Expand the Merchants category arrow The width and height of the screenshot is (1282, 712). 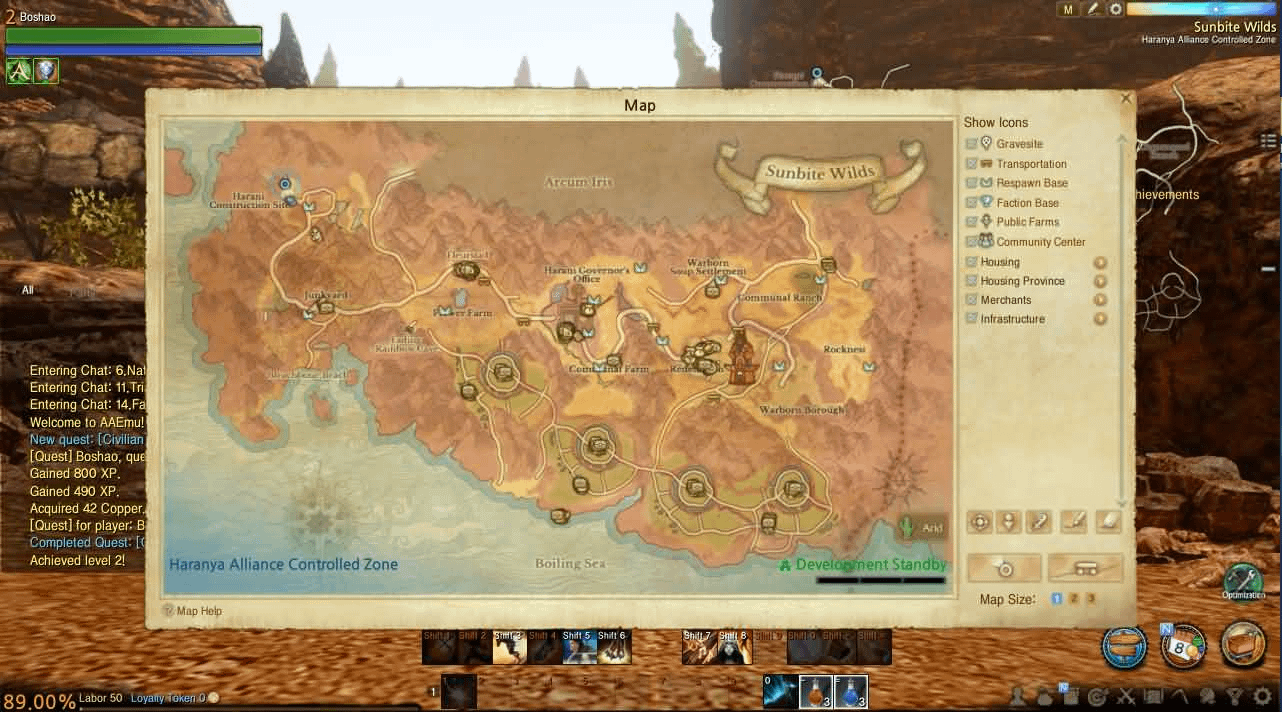pyautogui.click(x=1100, y=300)
